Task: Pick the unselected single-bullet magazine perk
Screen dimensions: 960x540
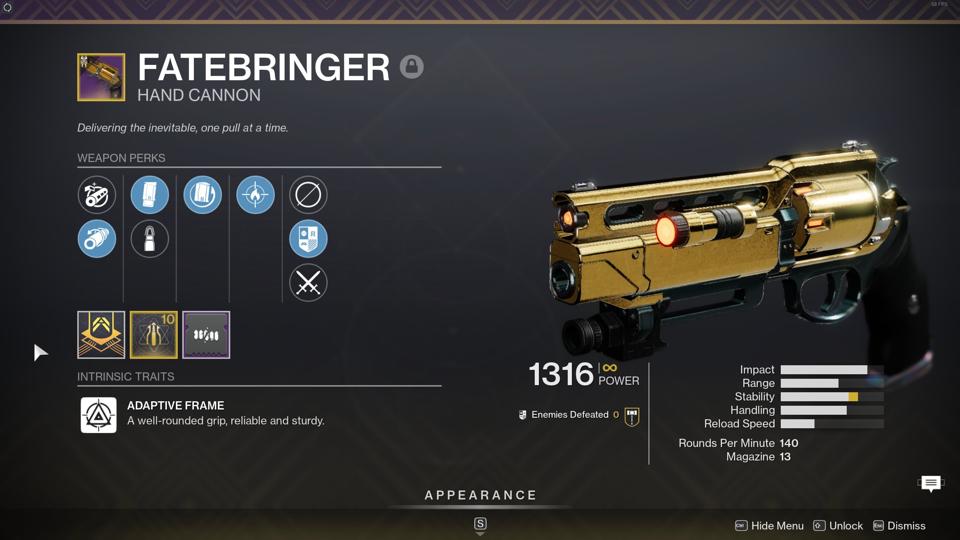Action: coord(150,239)
